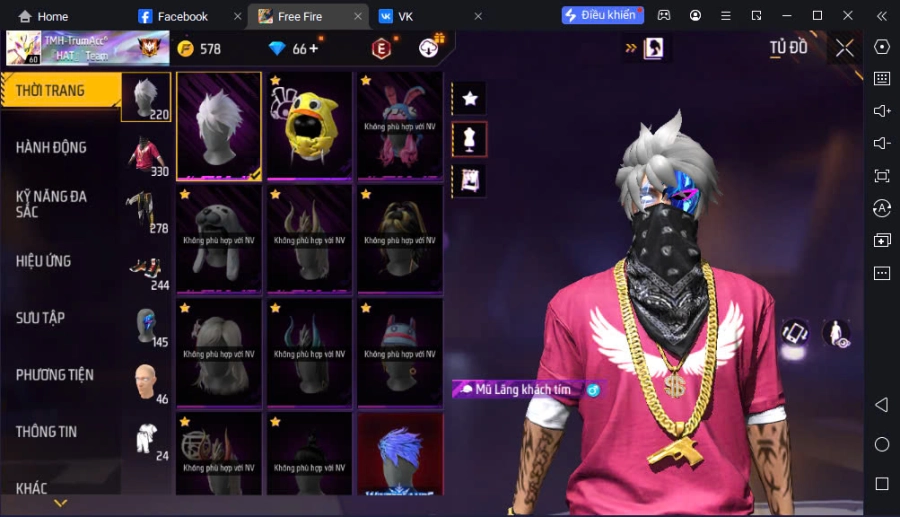Switch to the Facebook tab
This screenshot has height=517, width=900.
(x=182, y=16)
